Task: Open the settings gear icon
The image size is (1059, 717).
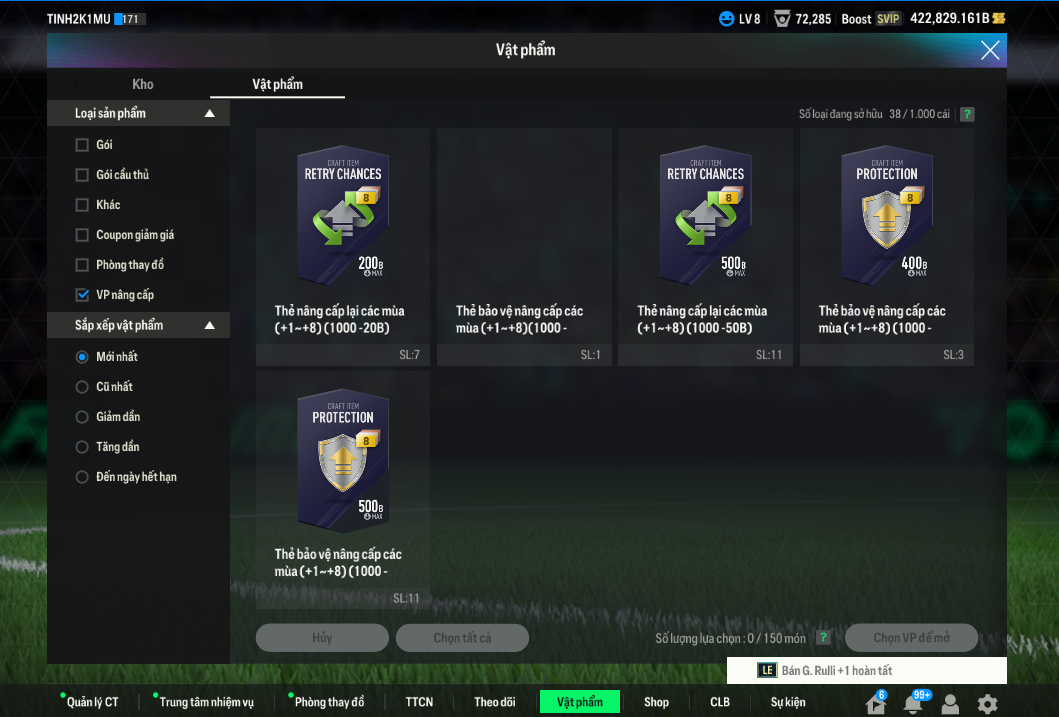Action: [x=987, y=703]
